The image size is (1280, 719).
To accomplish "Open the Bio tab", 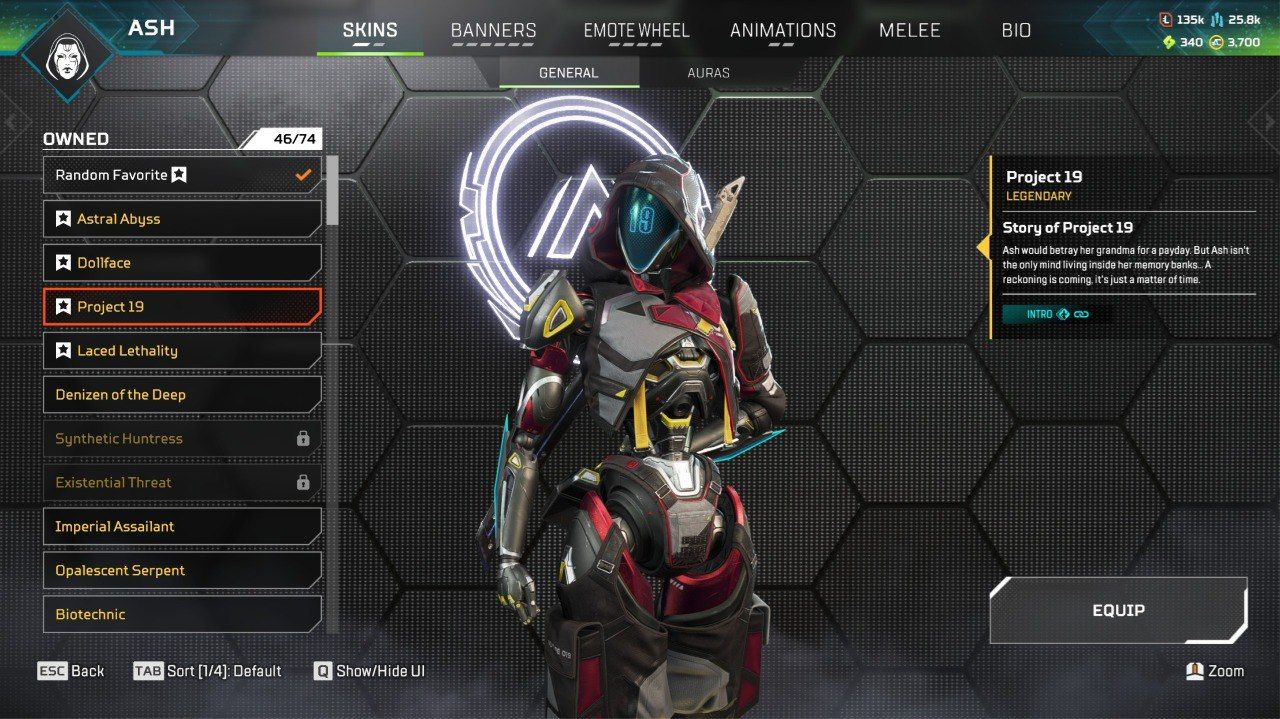I will [1016, 30].
